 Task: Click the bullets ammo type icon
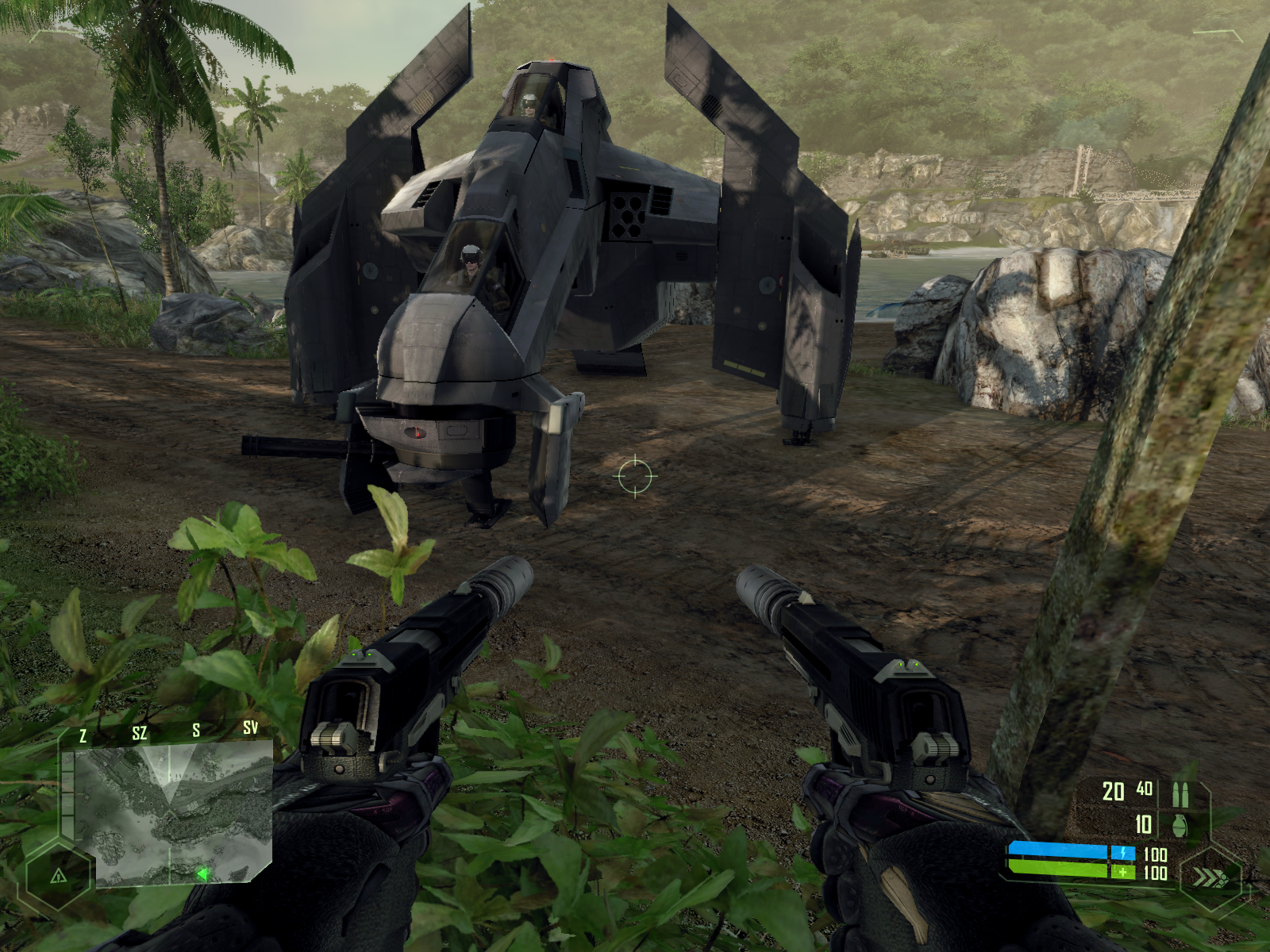click(x=1180, y=793)
